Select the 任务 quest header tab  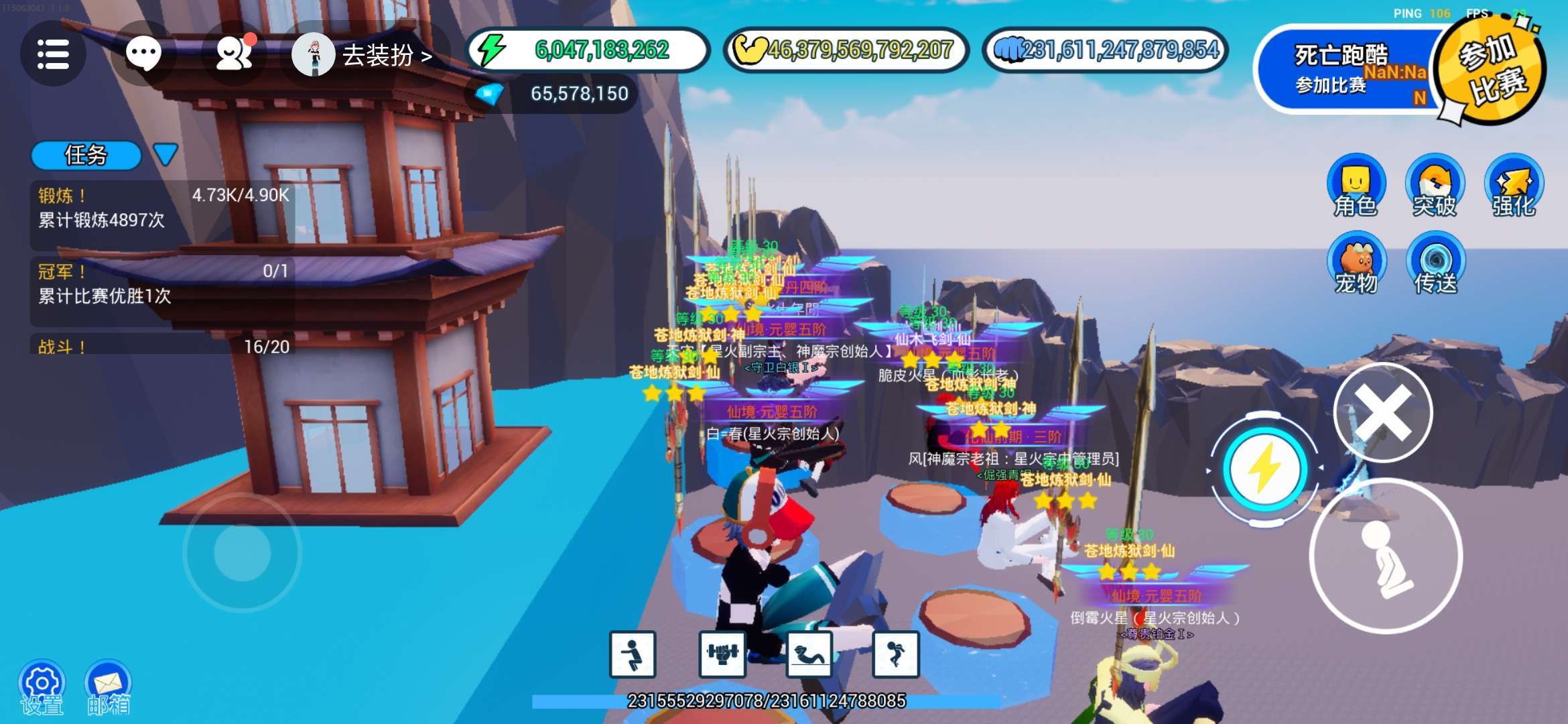pyautogui.click(x=86, y=156)
